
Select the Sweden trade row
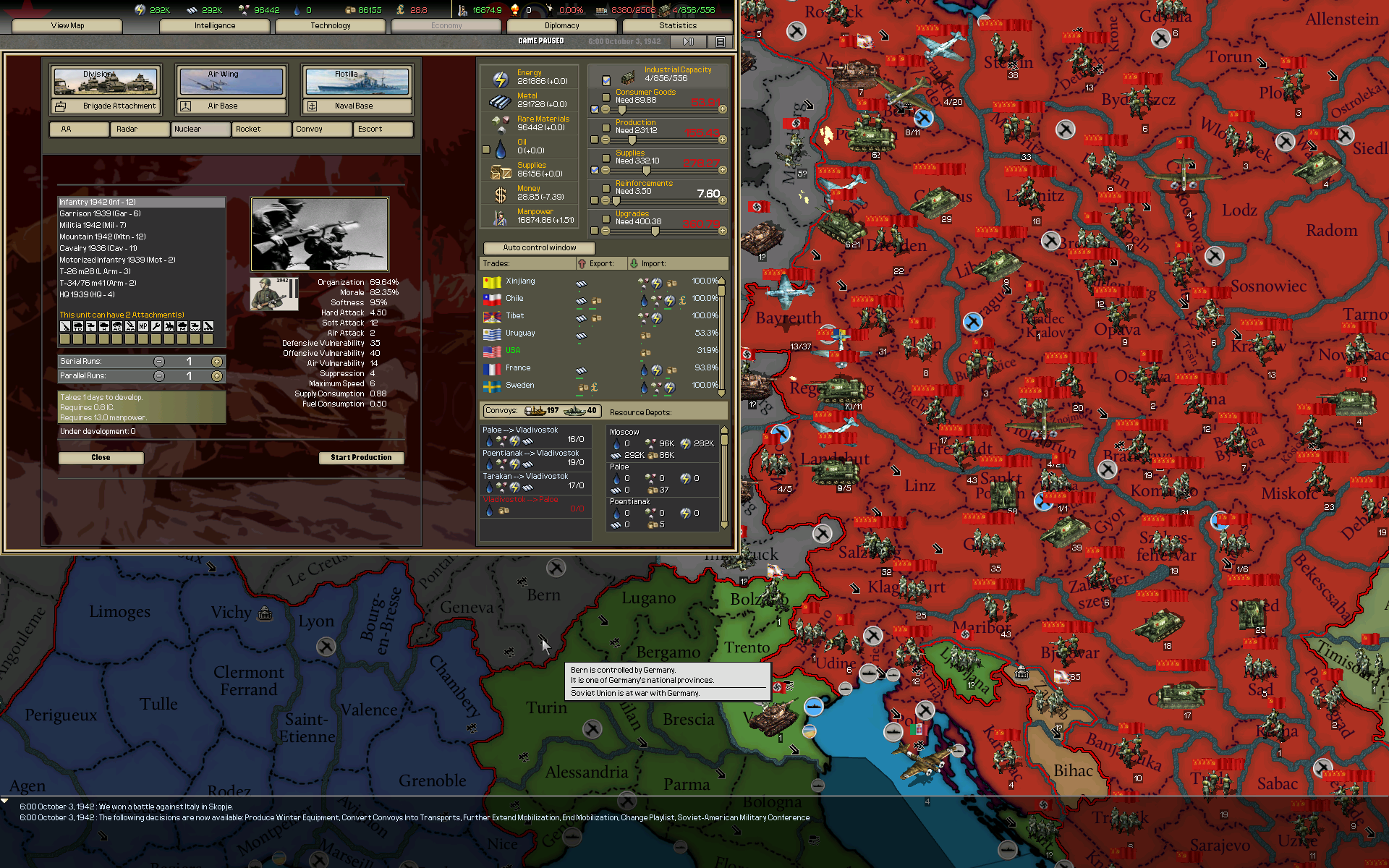[519, 386]
